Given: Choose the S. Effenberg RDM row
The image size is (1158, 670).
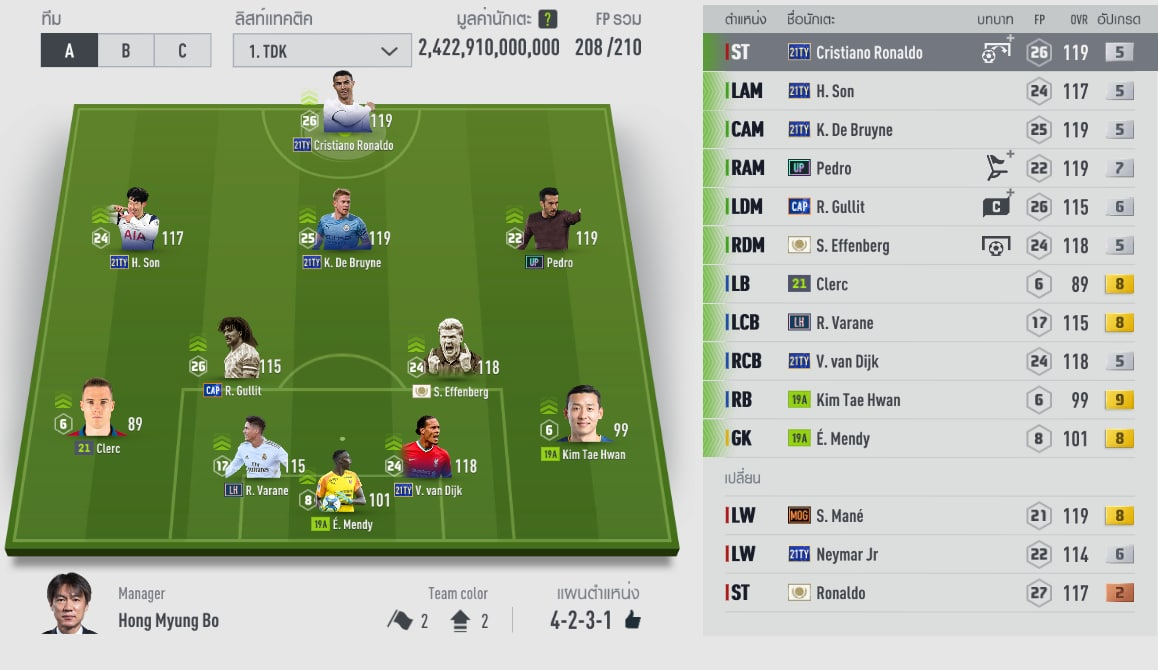Looking at the screenshot, I should (x=930, y=245).
